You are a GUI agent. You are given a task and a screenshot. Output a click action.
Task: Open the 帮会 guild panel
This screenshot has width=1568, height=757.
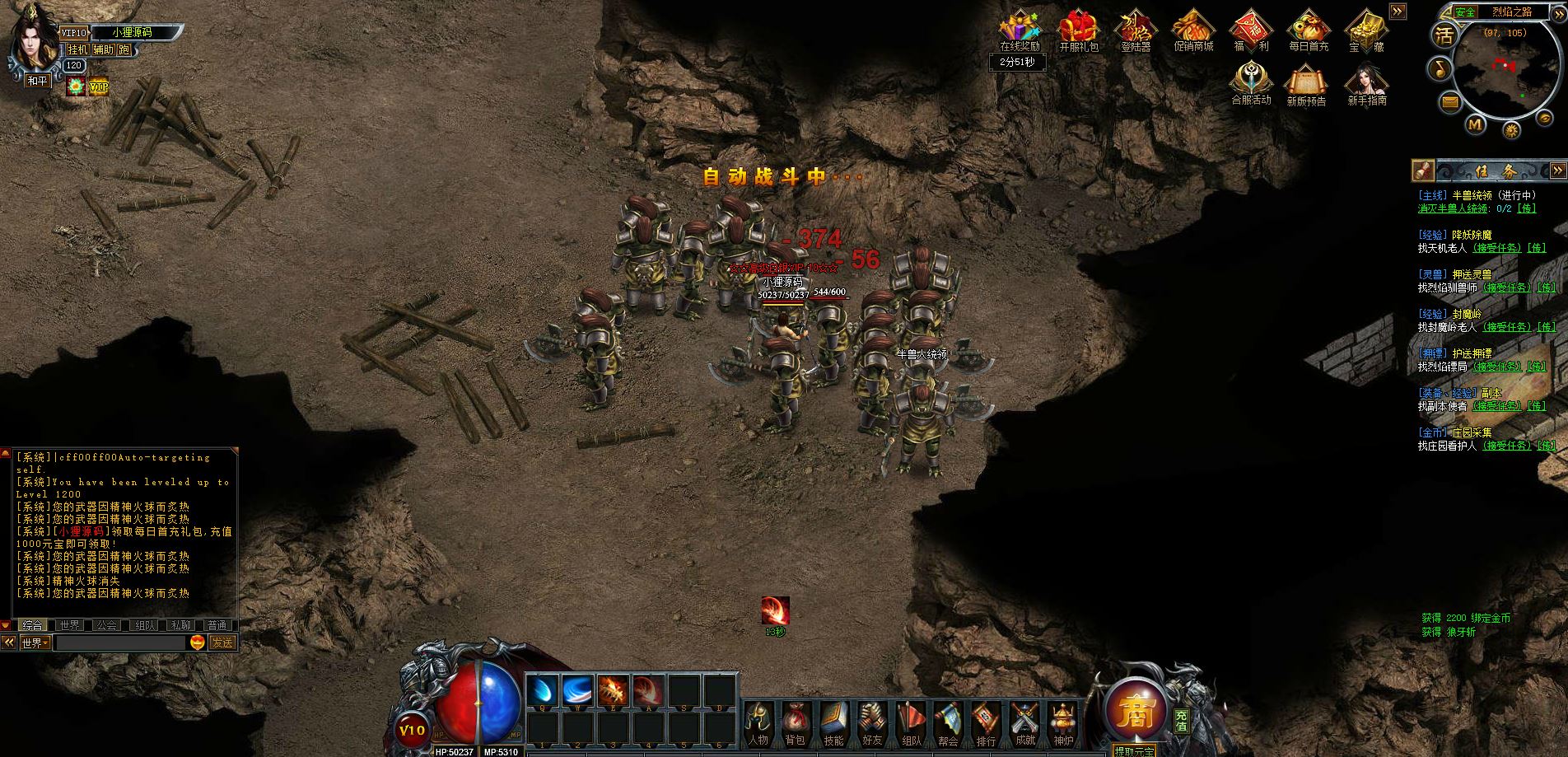coord(948,722)
